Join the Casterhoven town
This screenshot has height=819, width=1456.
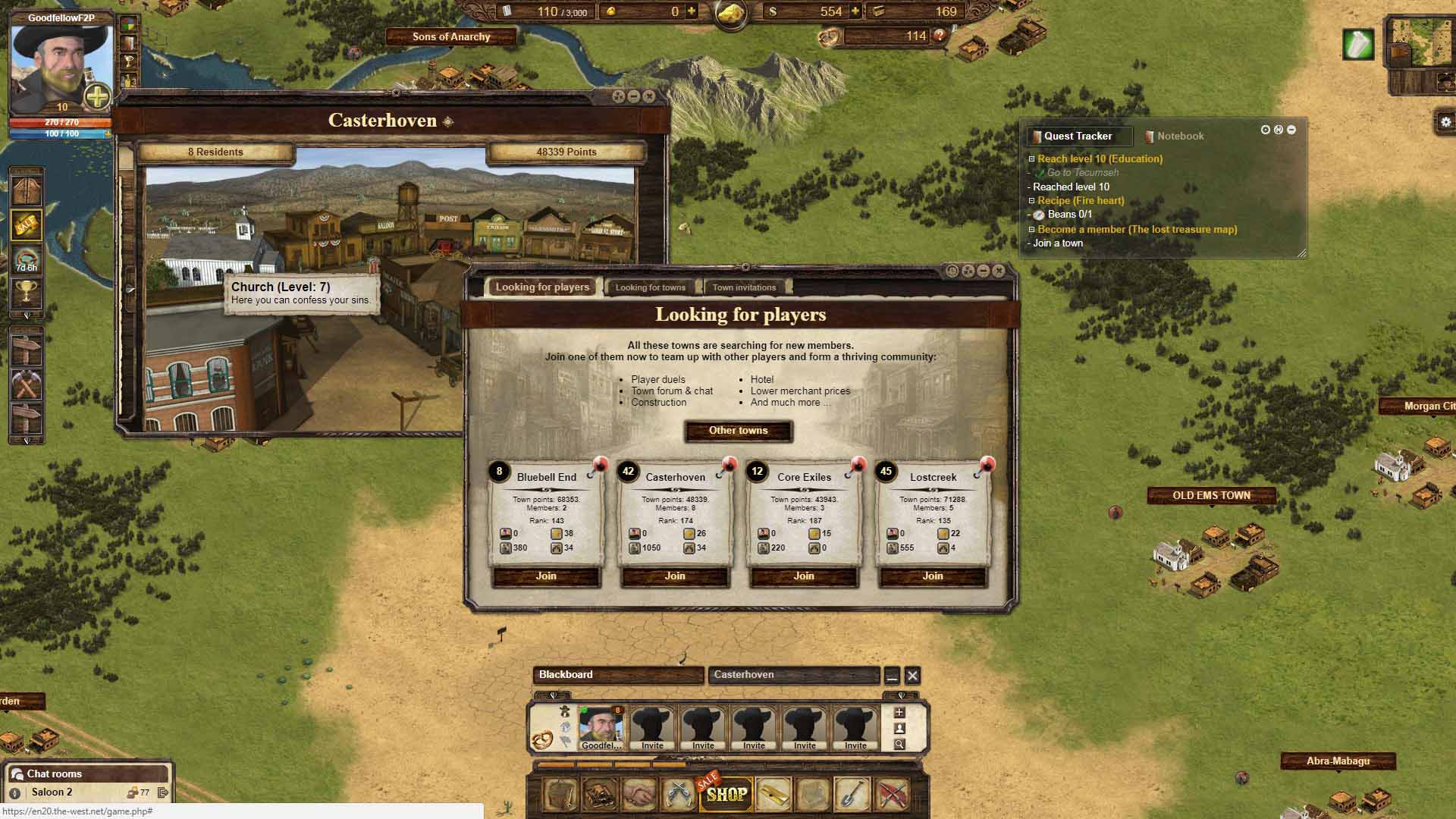tap(675, 576)
